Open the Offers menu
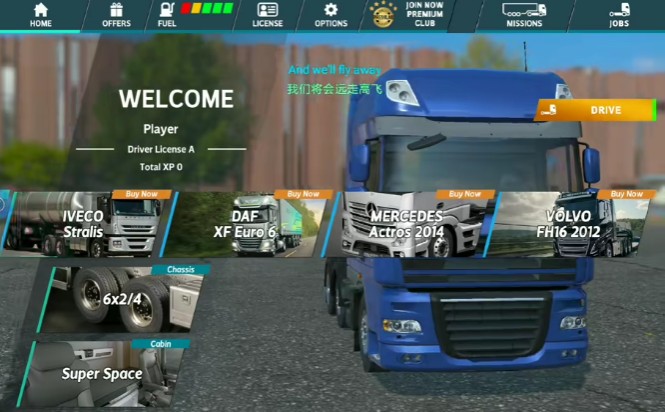Image resolution: width=665 pixels, height=412 pixels. tap(116, 15)
